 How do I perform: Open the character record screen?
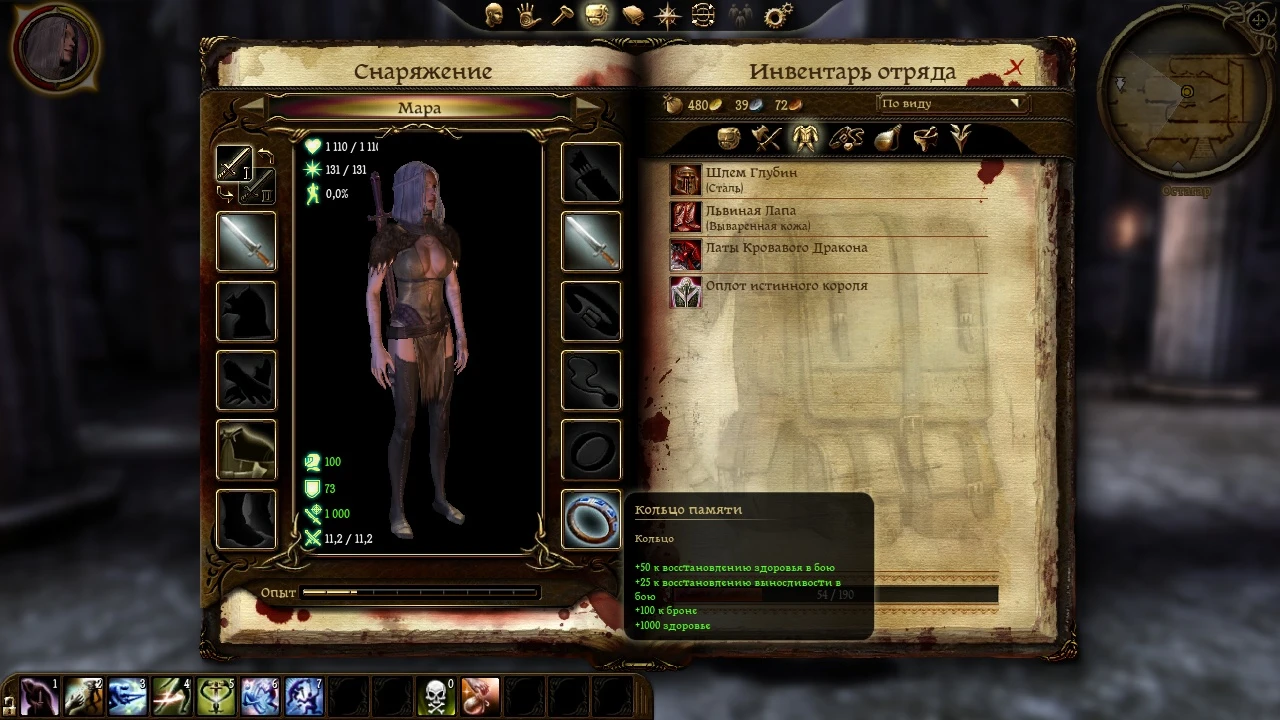click(x=493, y=15)
